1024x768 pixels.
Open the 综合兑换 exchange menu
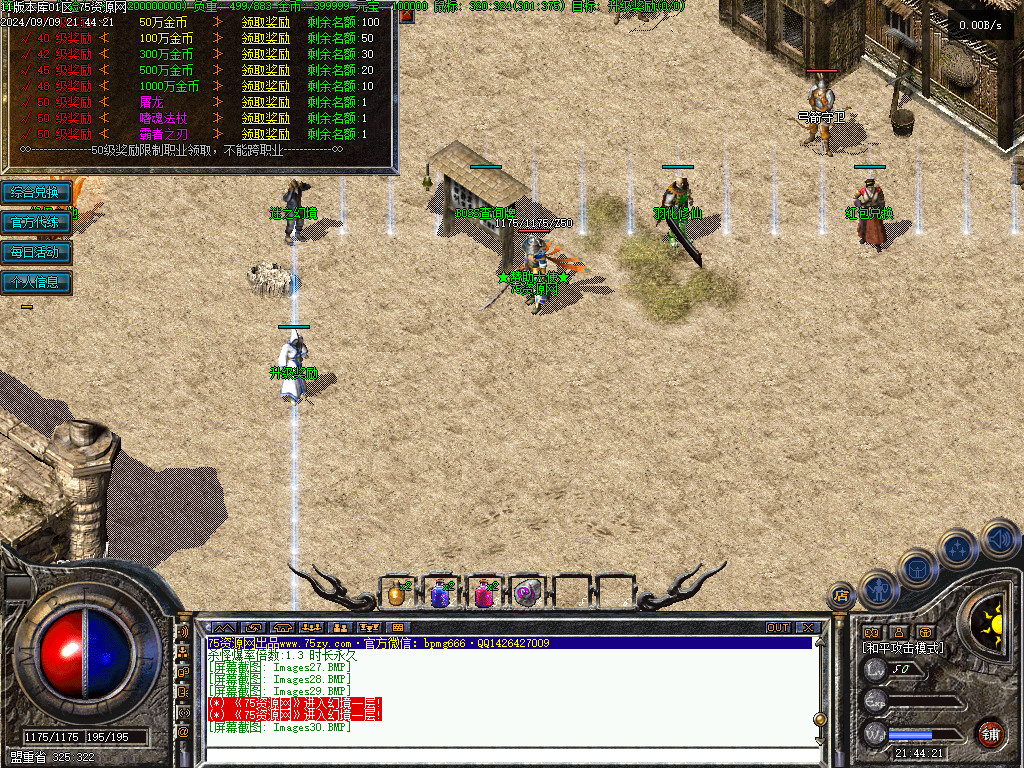click(36, 192)
